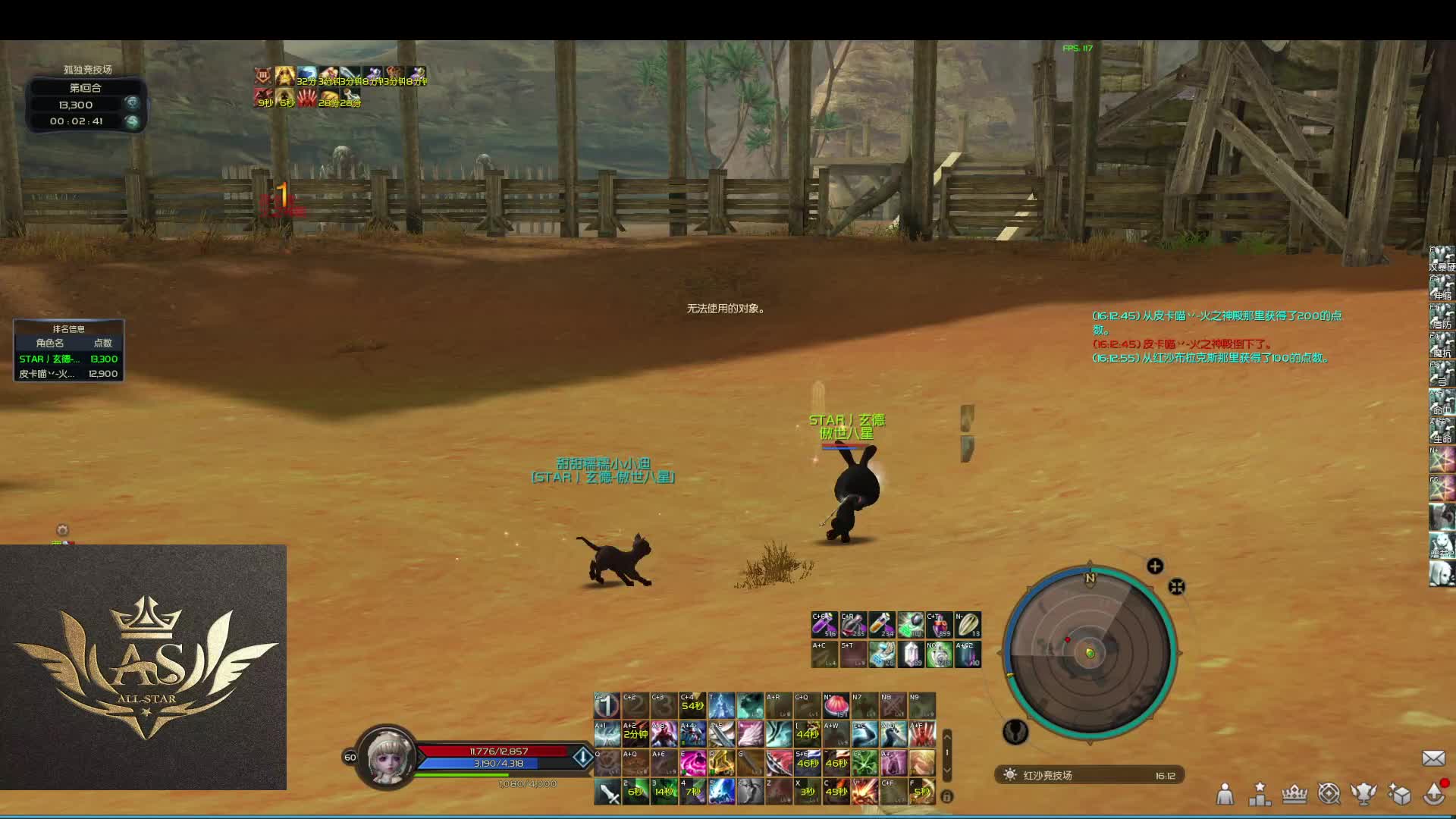
Task: Open the sparkling cube shop icon
Action: pyautogui.click(x=1398, y=794)
